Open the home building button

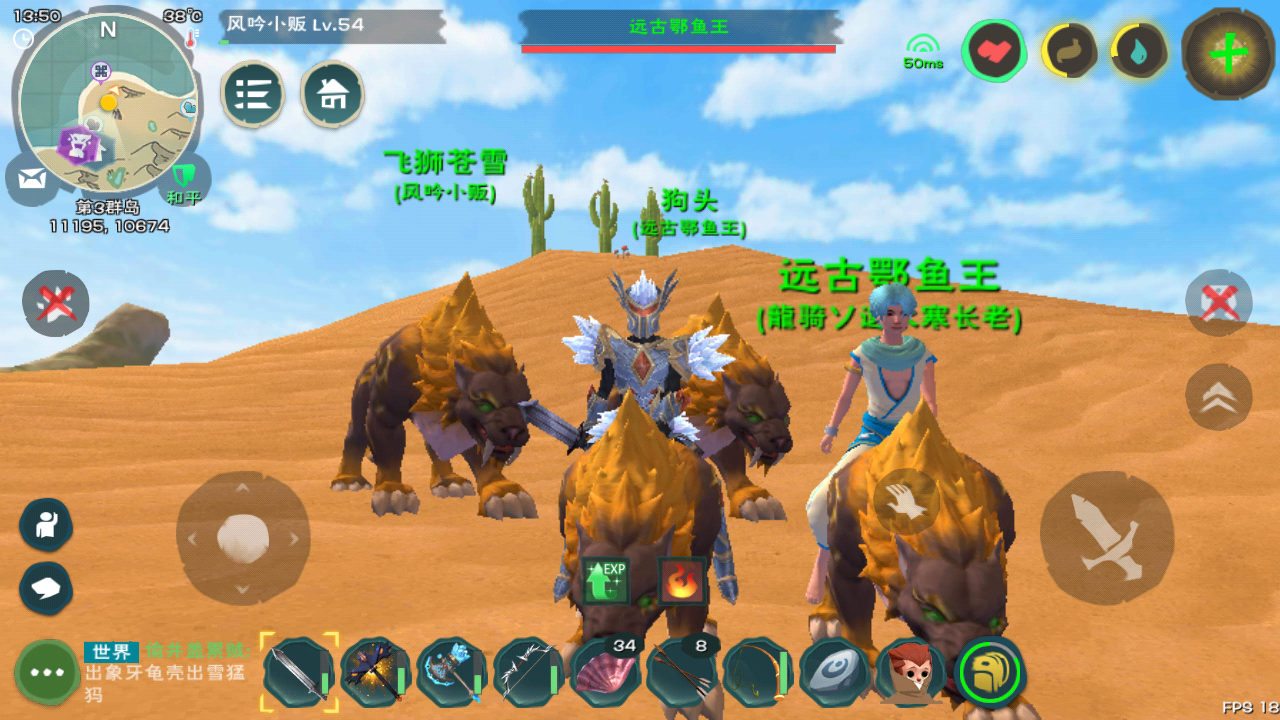(332, 95)
